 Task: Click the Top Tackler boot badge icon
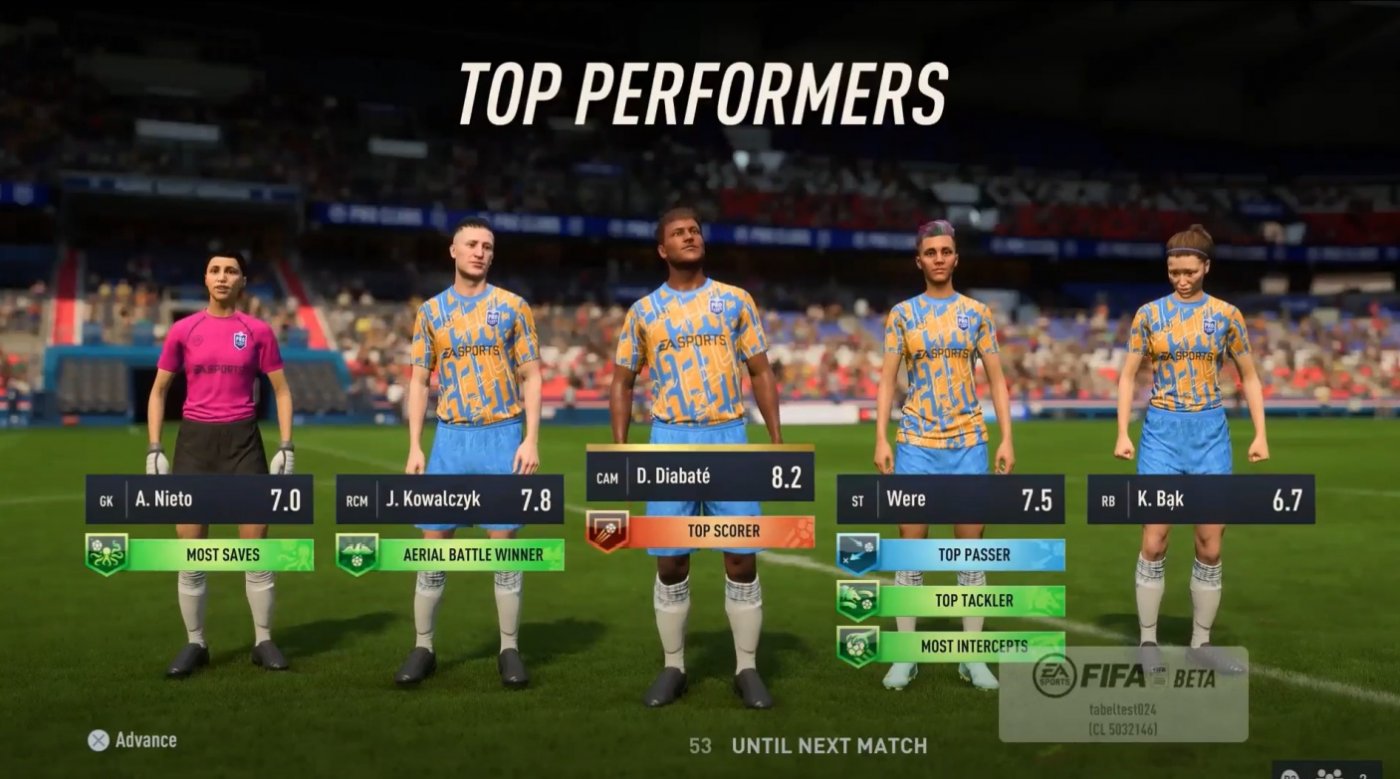[x=856, y=600]
